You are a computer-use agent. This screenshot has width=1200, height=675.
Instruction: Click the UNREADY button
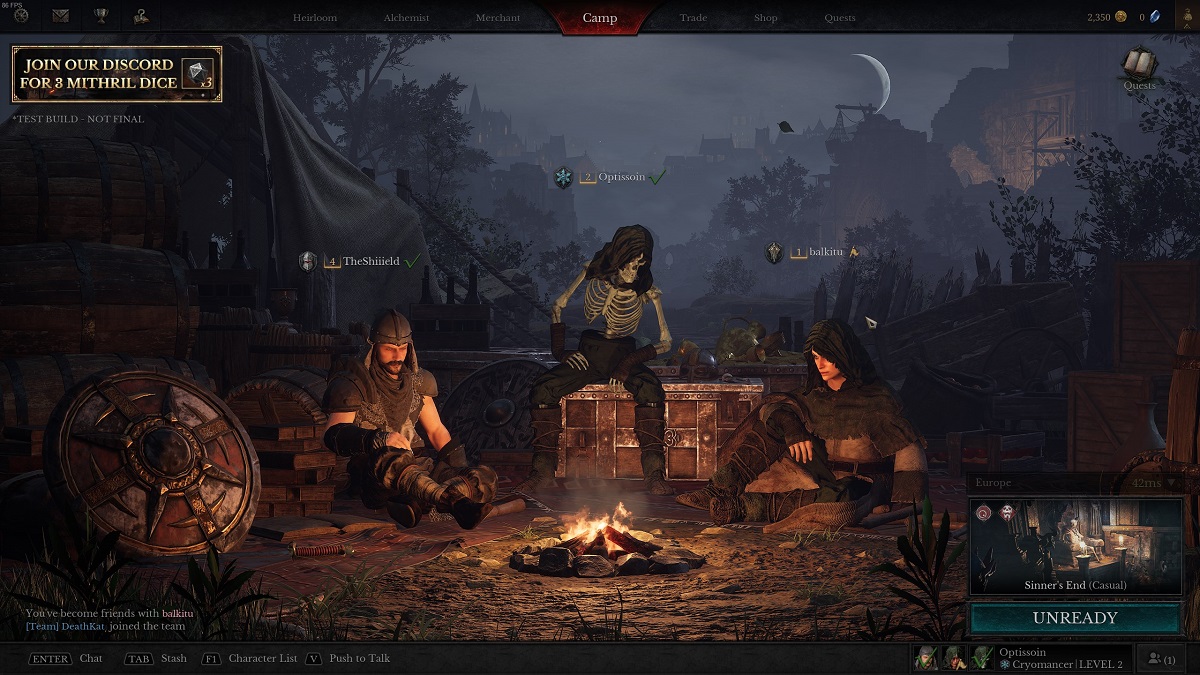click(x=1075, y=618)
